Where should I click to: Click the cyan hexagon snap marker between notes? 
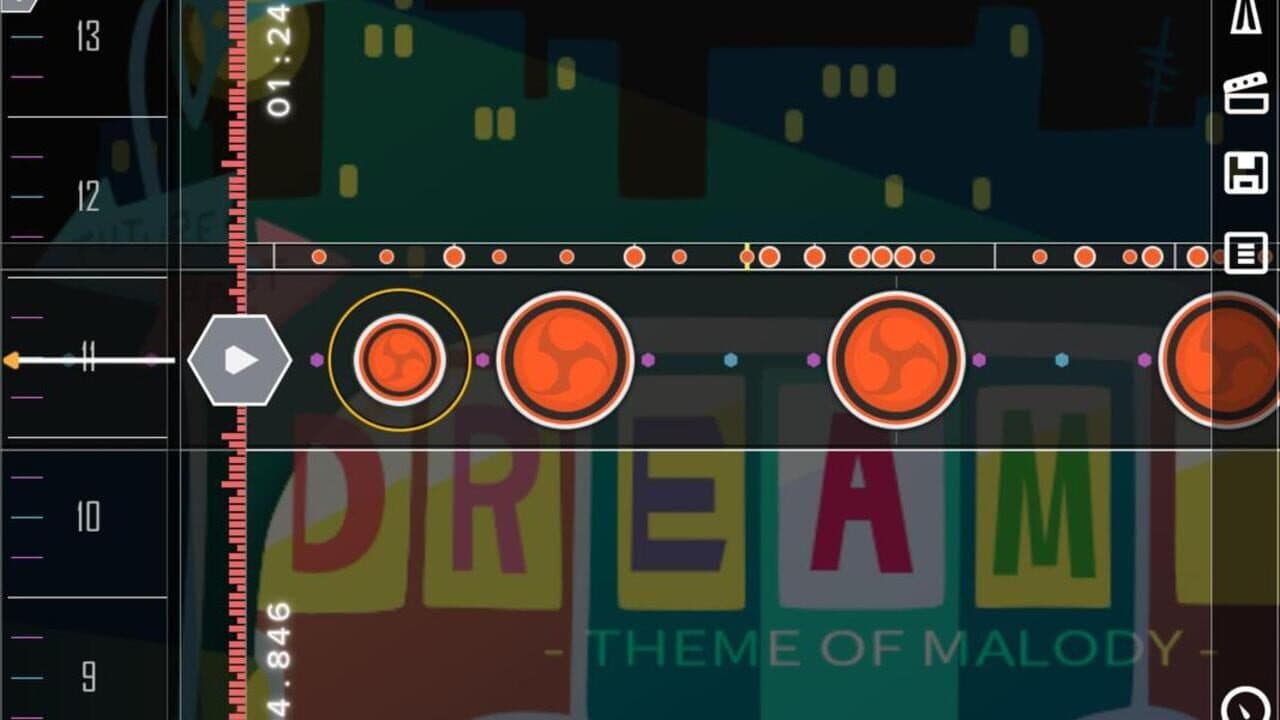pos(729,361)
